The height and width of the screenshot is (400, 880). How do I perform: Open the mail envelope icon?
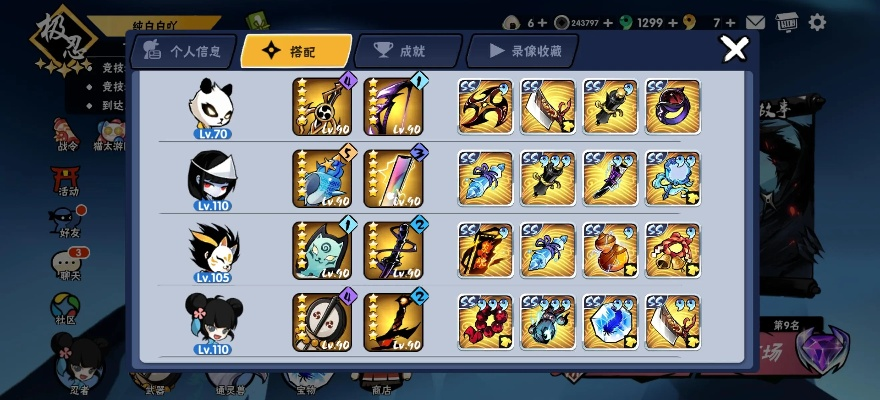point(755,22)
